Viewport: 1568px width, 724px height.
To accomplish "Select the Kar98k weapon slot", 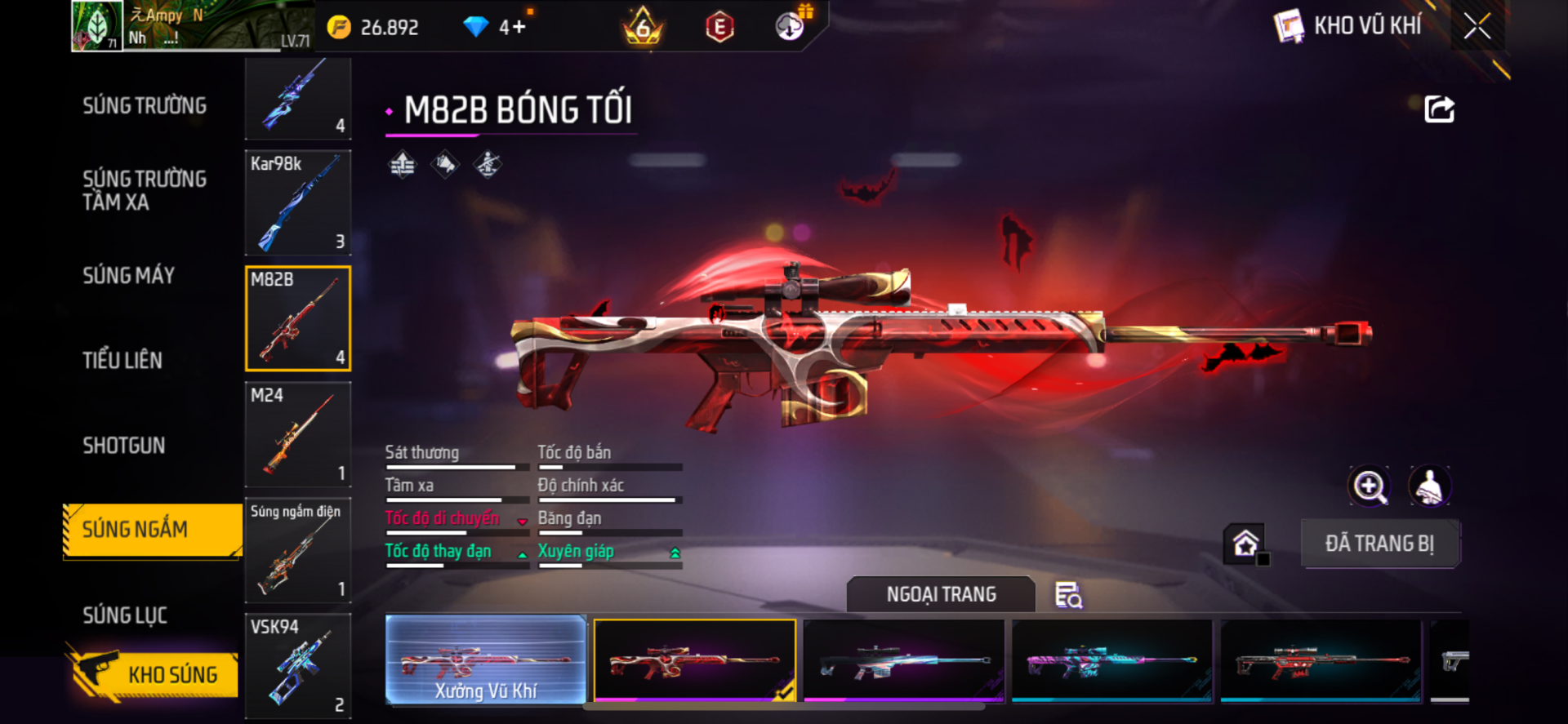I will coord(298,202).
